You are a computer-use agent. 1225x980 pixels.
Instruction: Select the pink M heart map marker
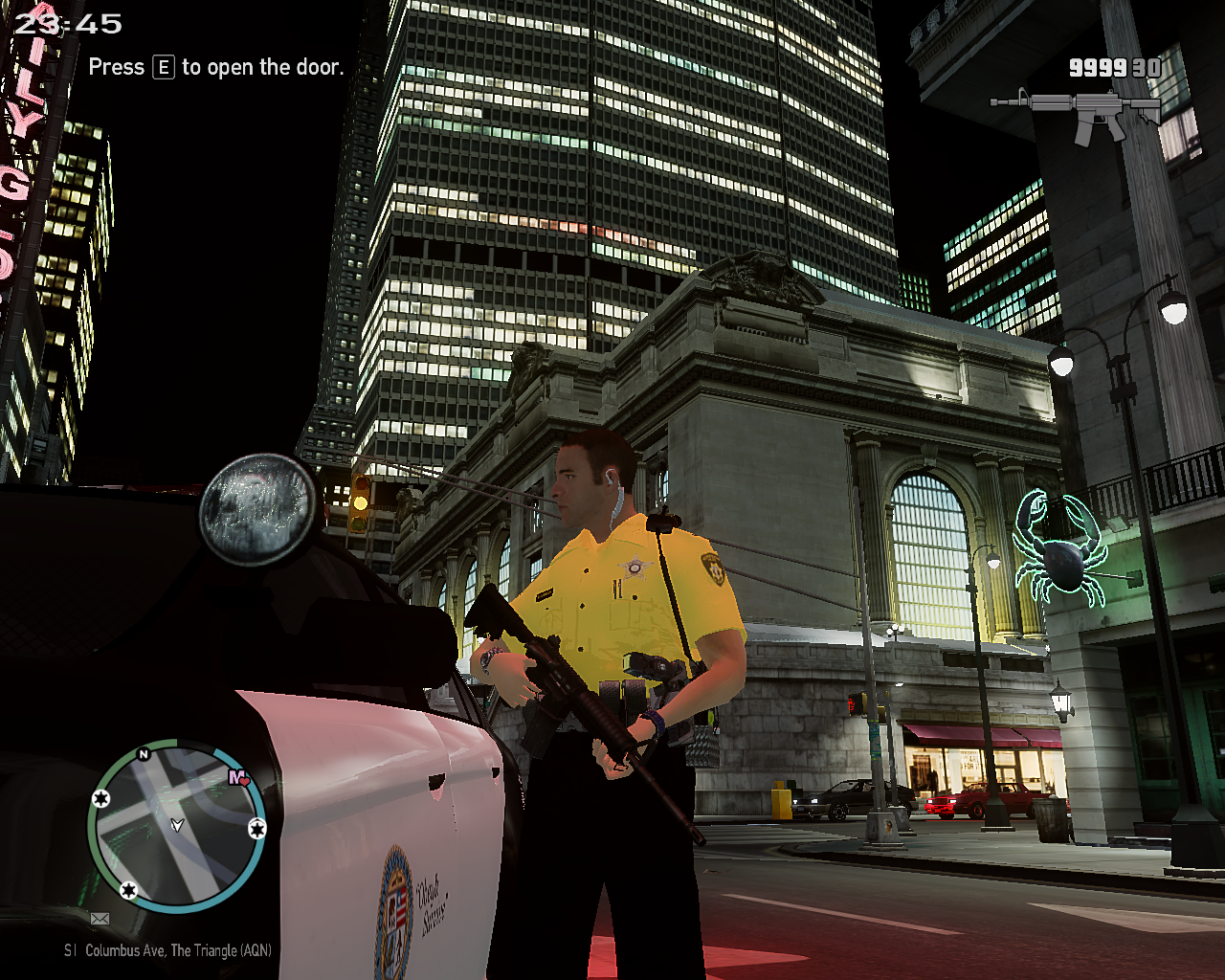click(x=238, y=778)
